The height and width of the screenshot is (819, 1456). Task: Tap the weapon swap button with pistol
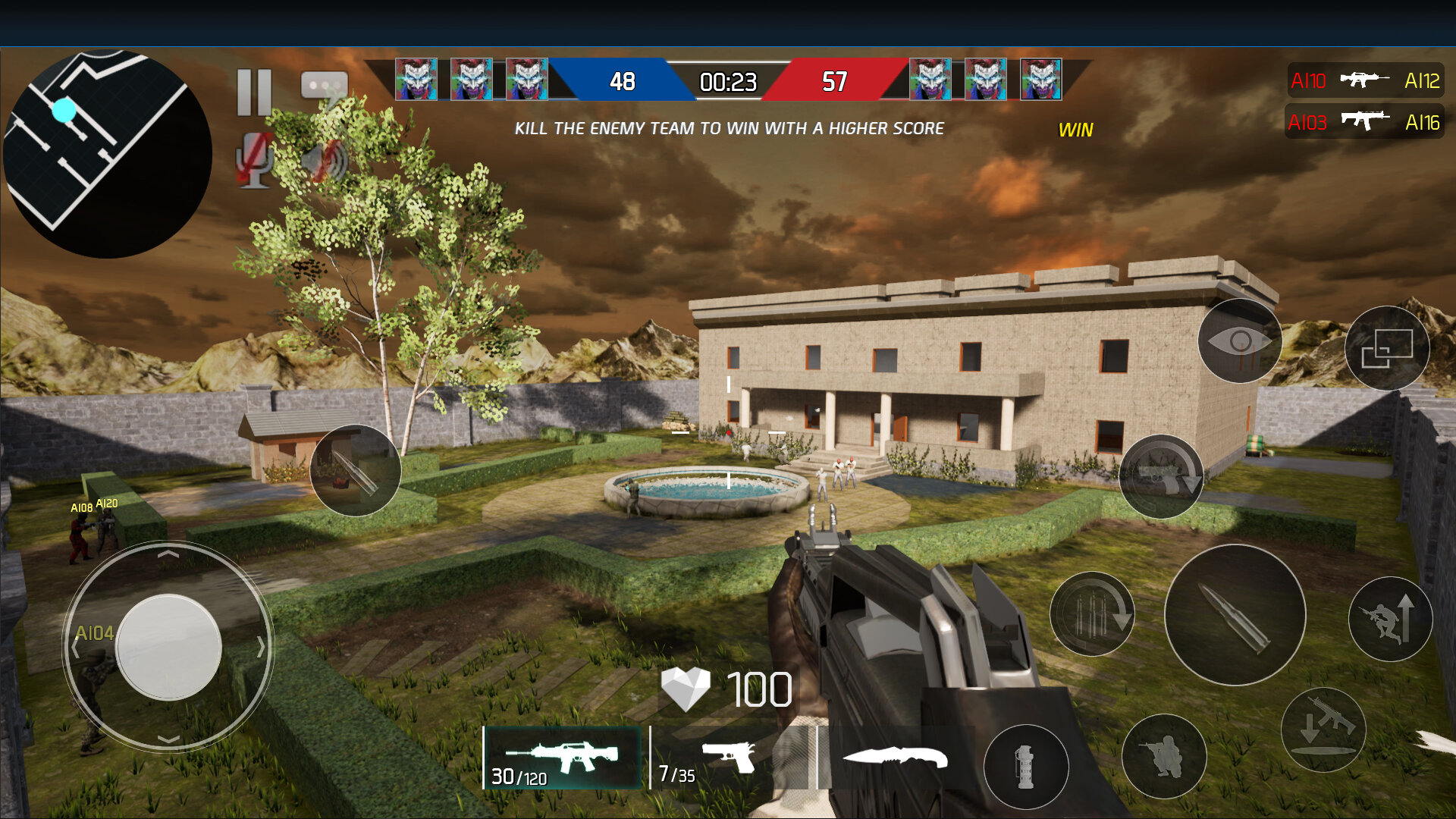pos(1161,476)
